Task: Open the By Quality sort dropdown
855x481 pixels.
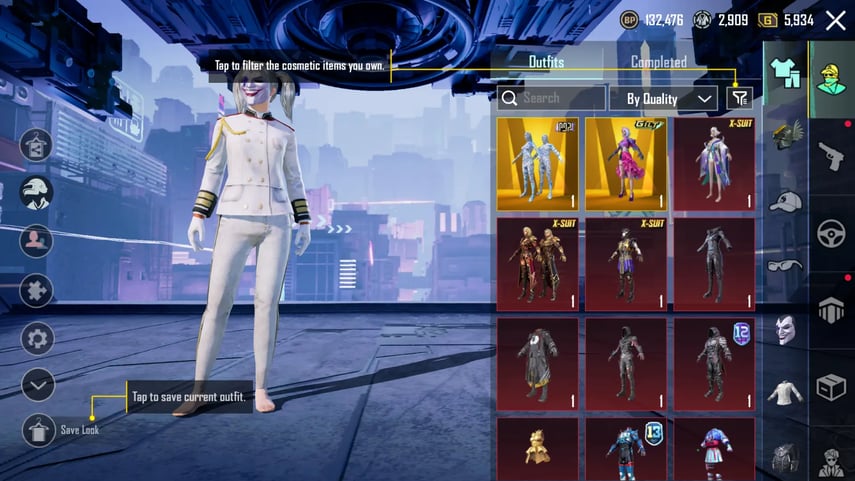Action: [x=663, y=98]
